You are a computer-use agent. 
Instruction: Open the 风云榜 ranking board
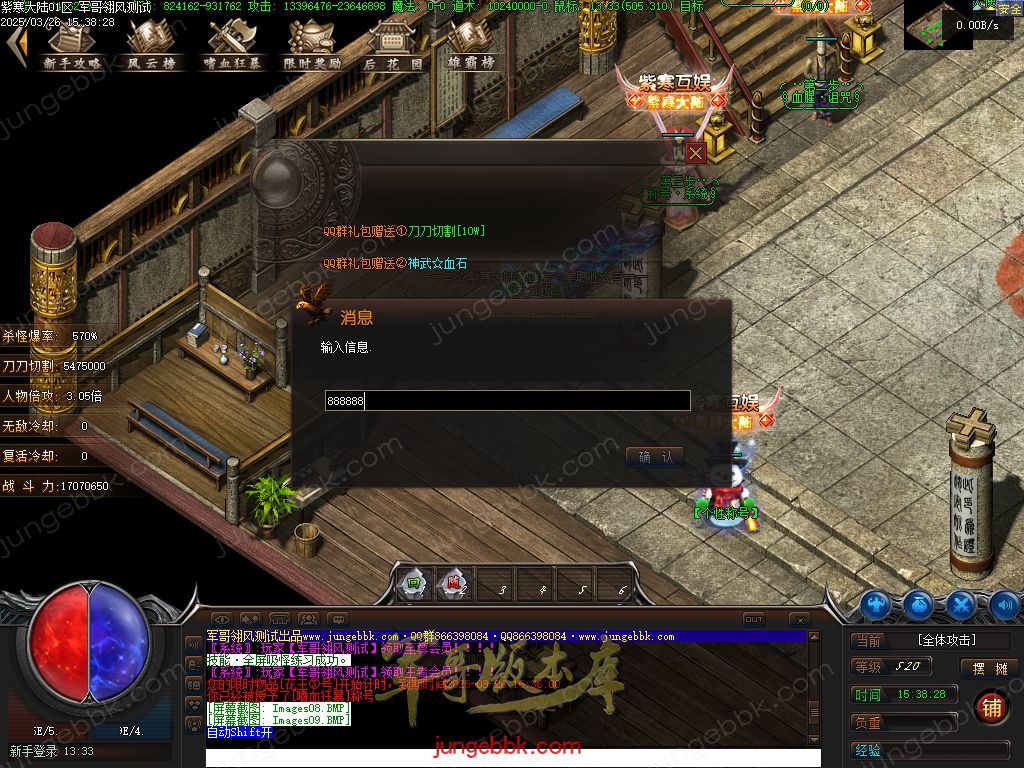(152, 45)
